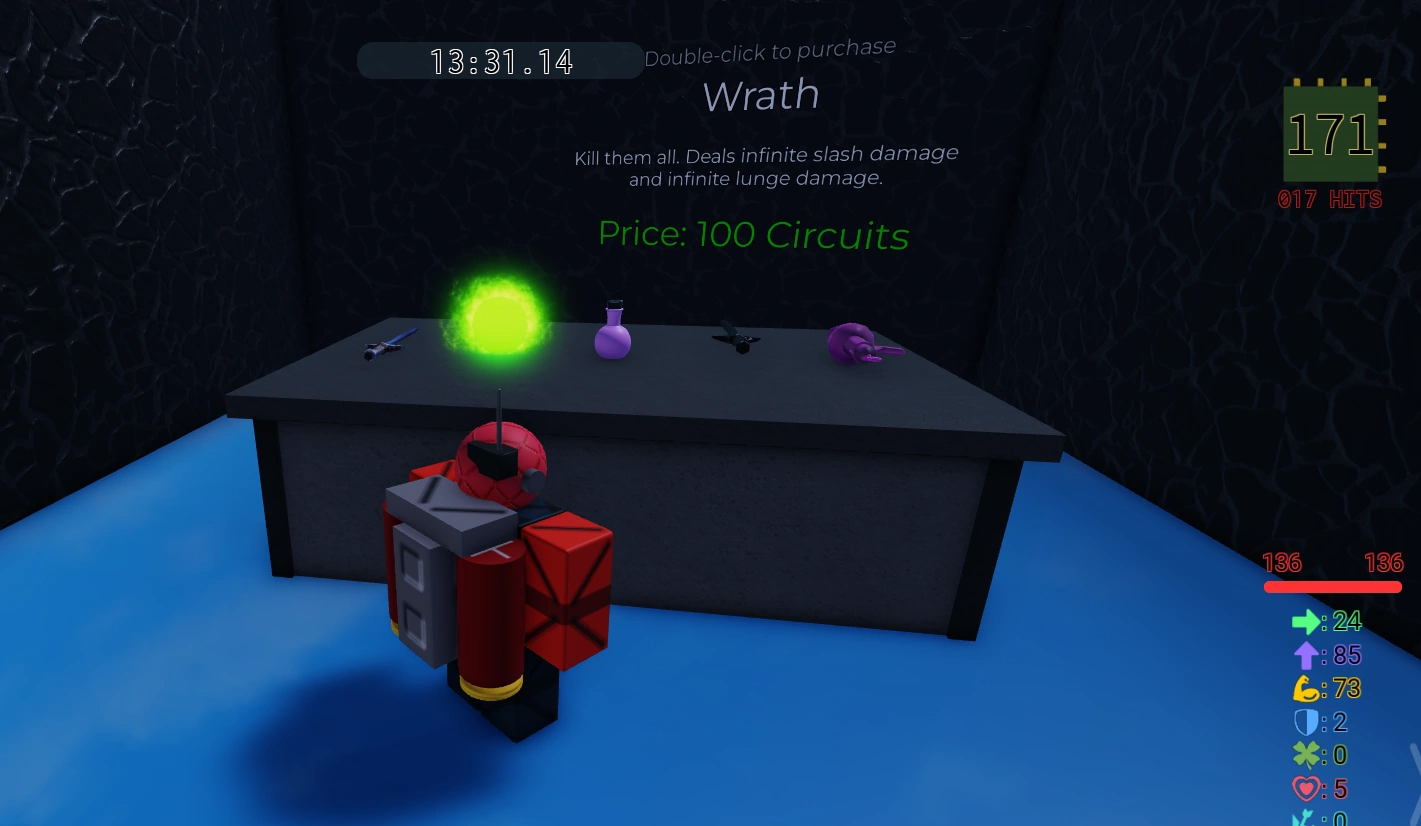1421x826 pixels.
Task: Select the green speed arrow stat icon
Action: click(x=1304, y=621)
